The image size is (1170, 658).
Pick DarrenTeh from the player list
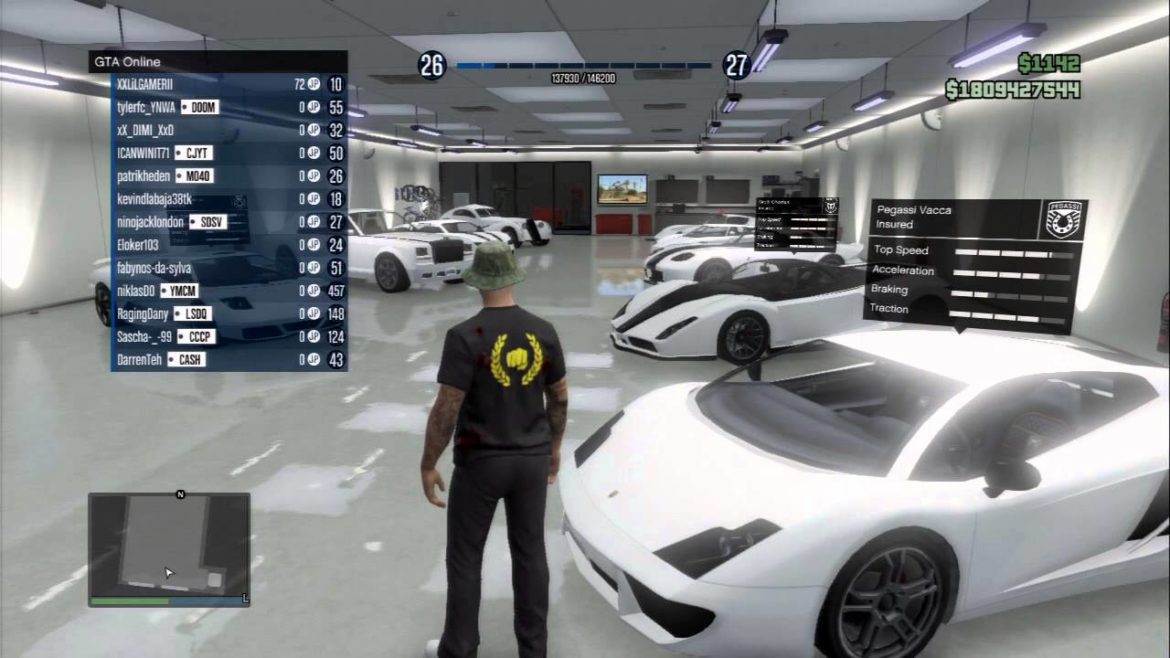[x=140, y=360]
